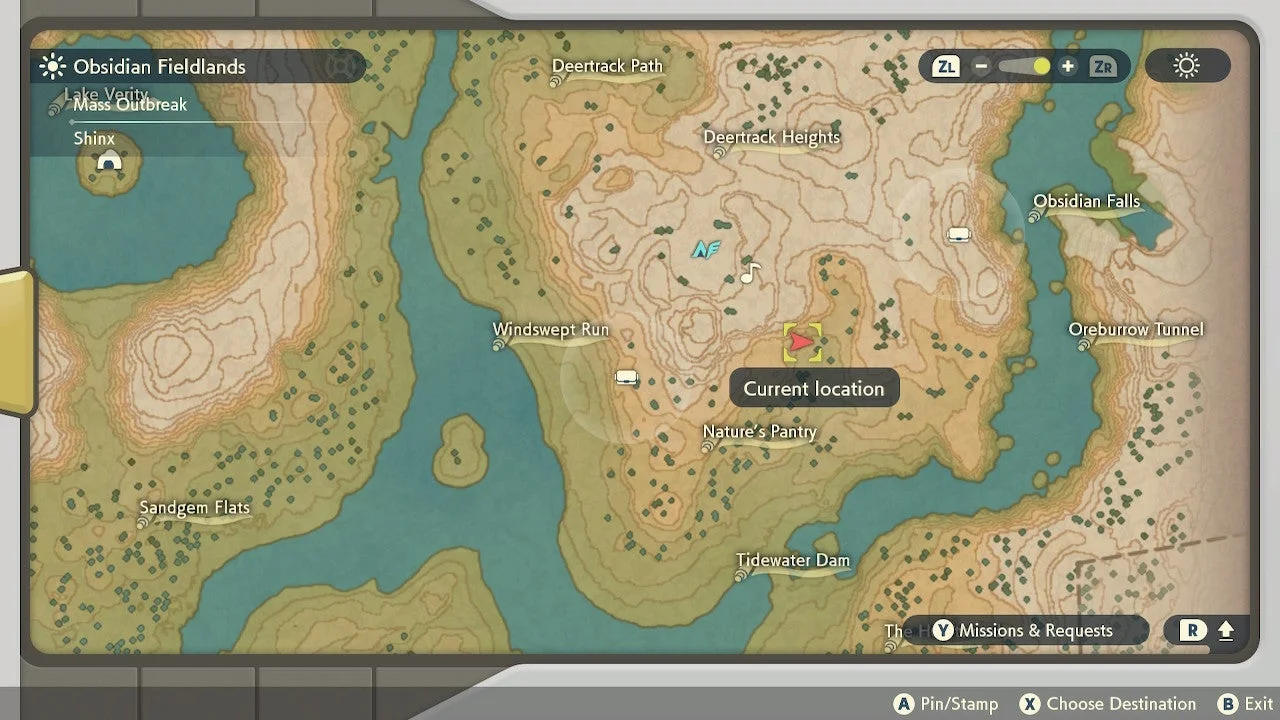Pick the Sandgem Flats location marker

[194, 508]
